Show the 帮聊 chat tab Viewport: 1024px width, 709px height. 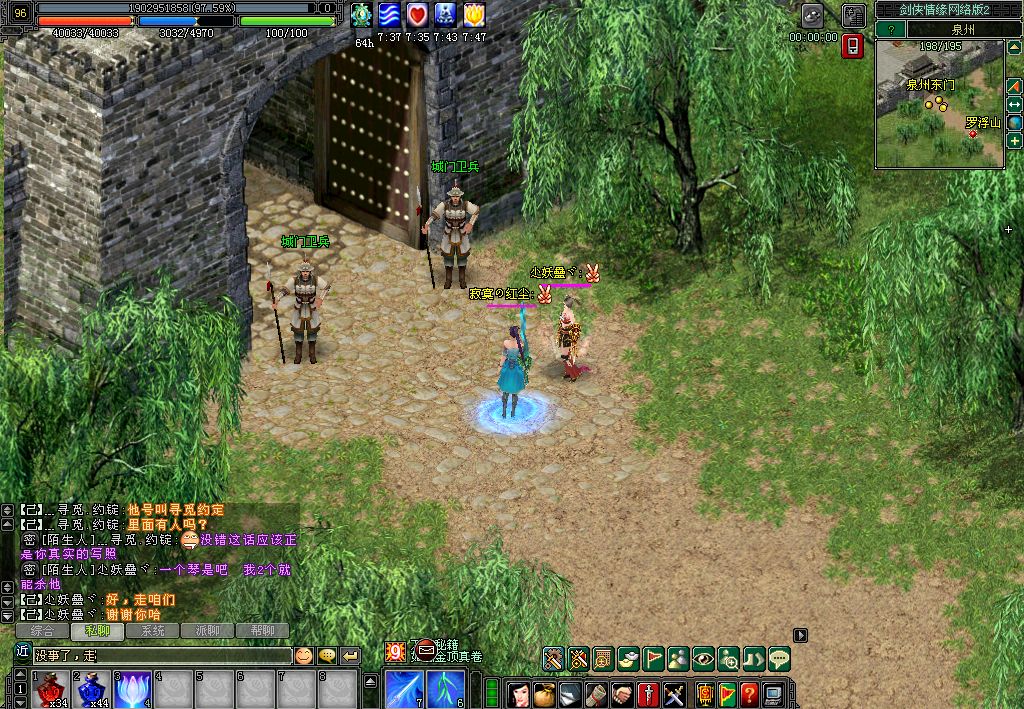262,631
